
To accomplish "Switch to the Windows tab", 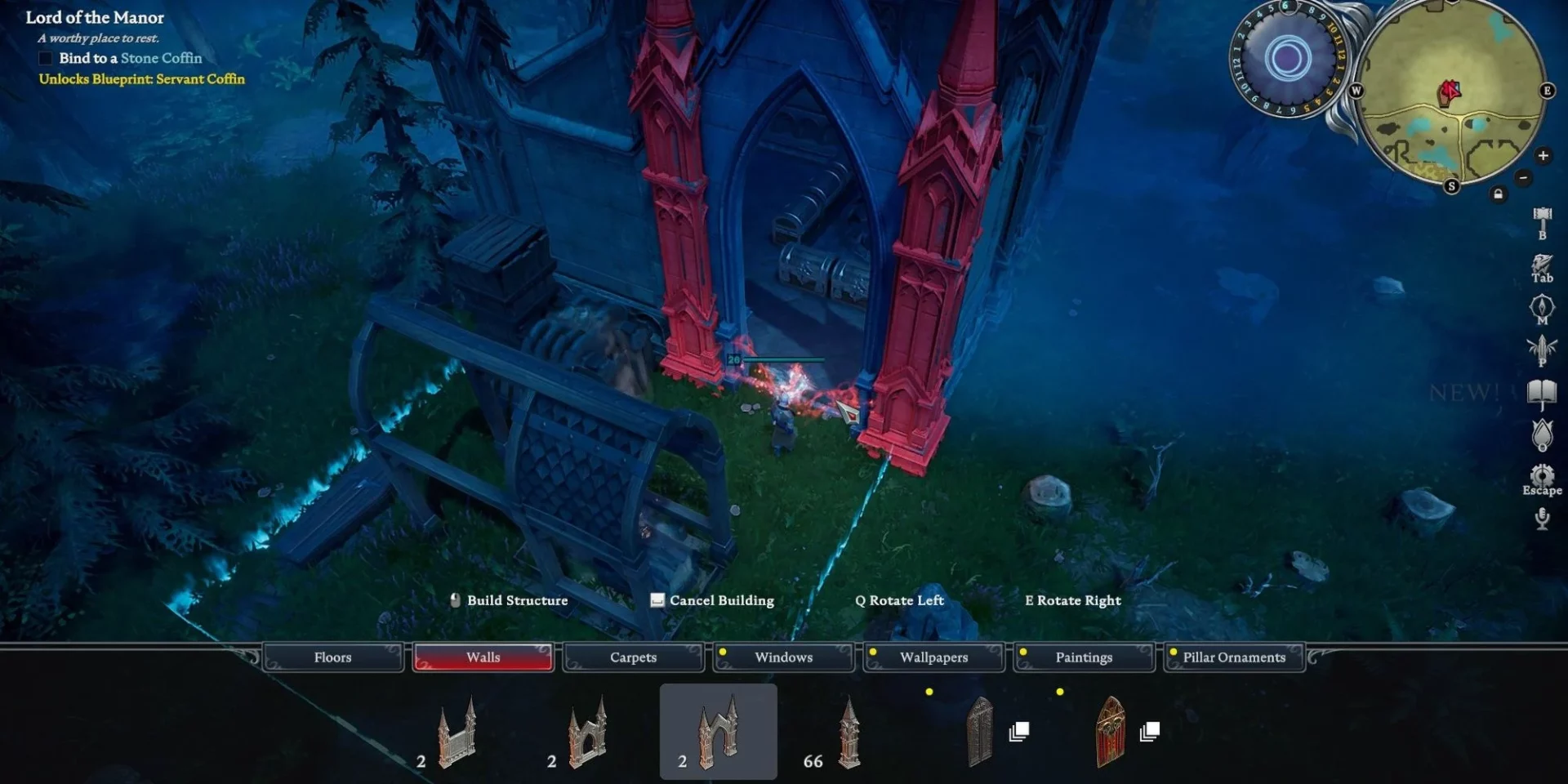I will coord(783,657).
